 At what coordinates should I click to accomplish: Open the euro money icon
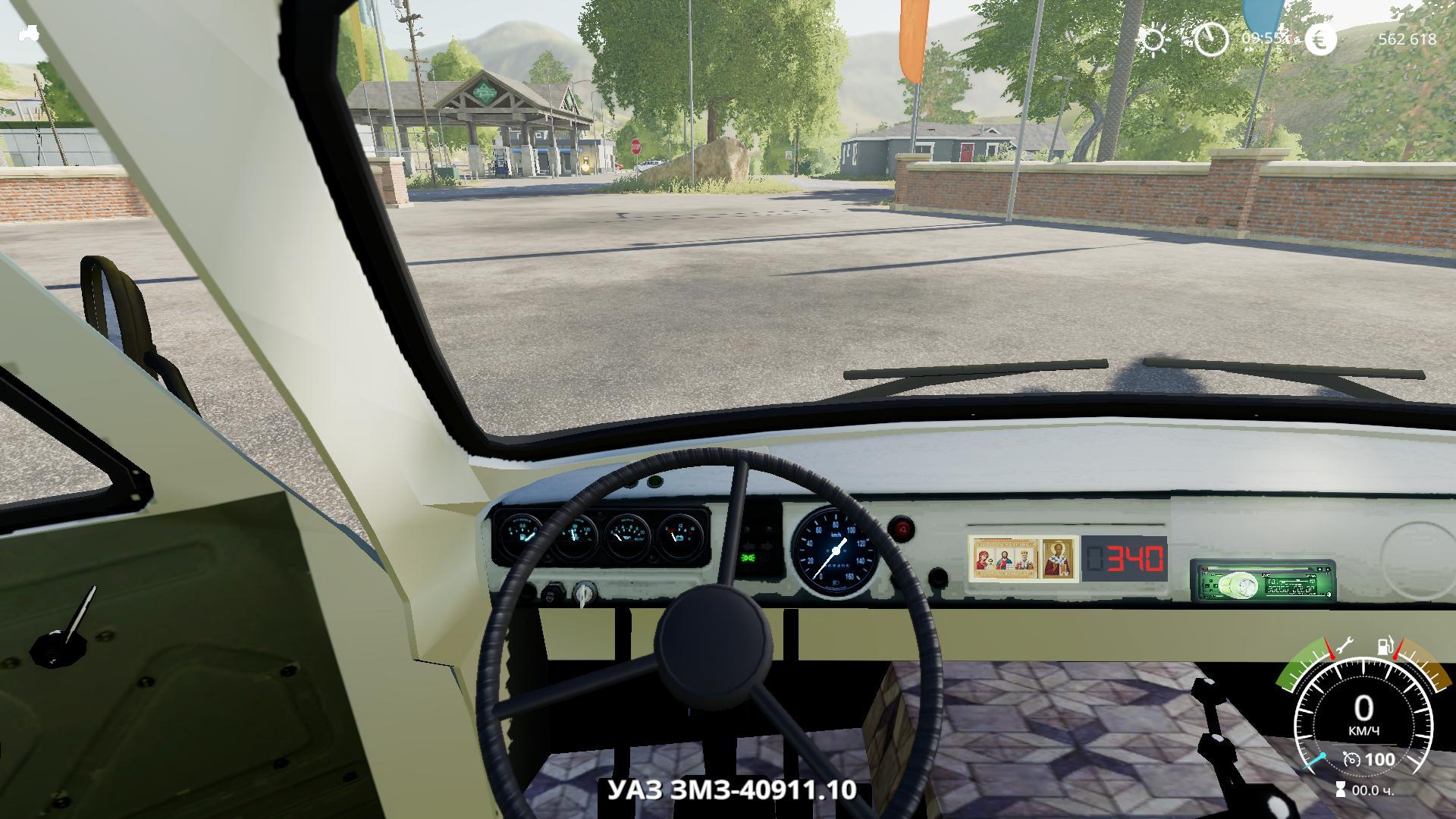(1320, 39)
